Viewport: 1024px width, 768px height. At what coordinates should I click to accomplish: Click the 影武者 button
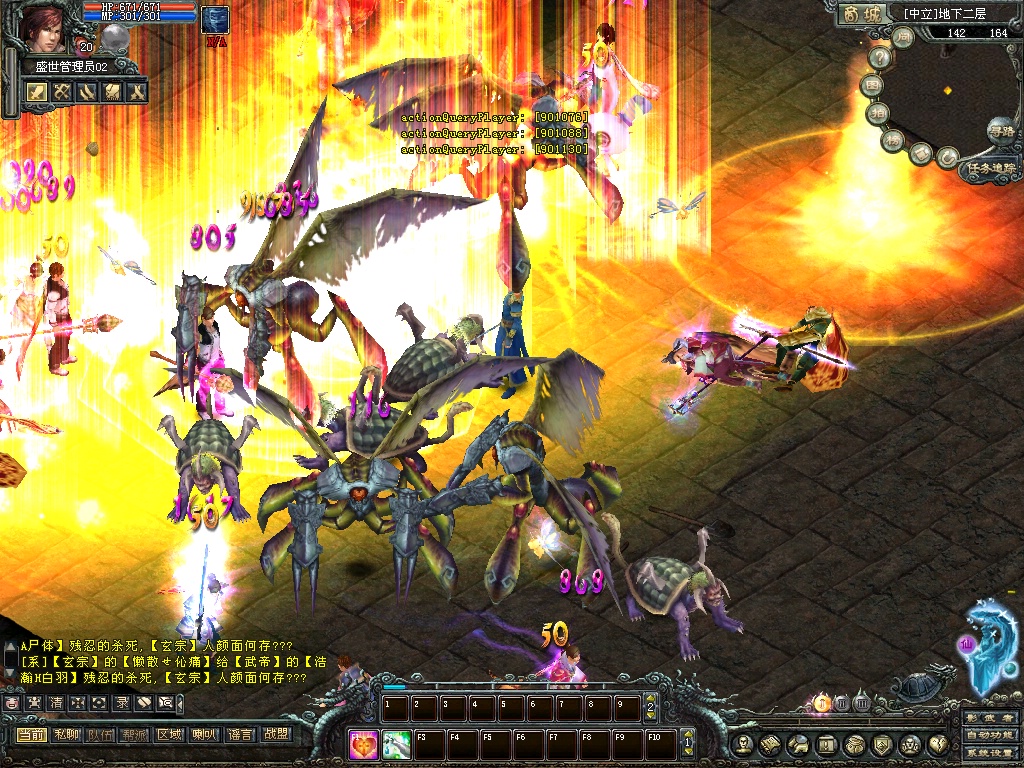[989, 717]
